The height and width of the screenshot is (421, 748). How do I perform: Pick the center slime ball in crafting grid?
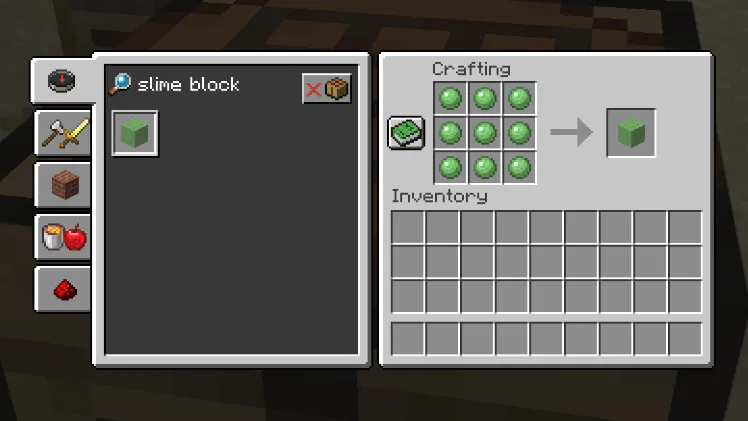coord(484,132)
